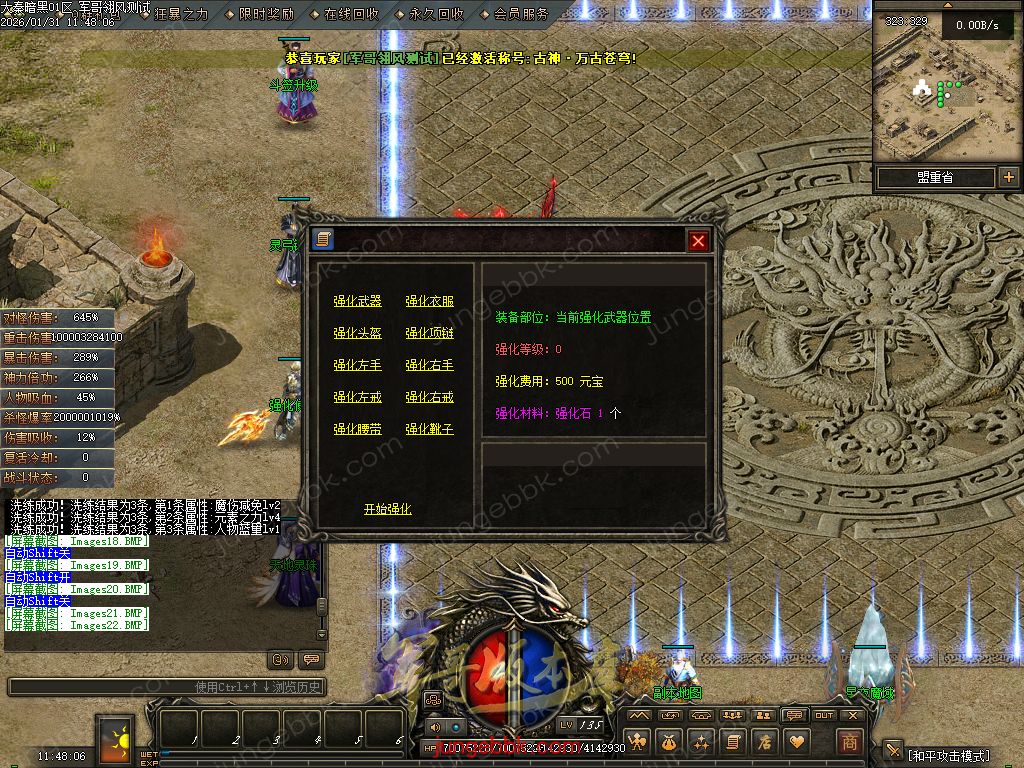Viewport: 1024px width, 768px height.
Task: Toggle the crossed-swords attack mode icon
Action: pyautogui.click(x=893, y=752)
